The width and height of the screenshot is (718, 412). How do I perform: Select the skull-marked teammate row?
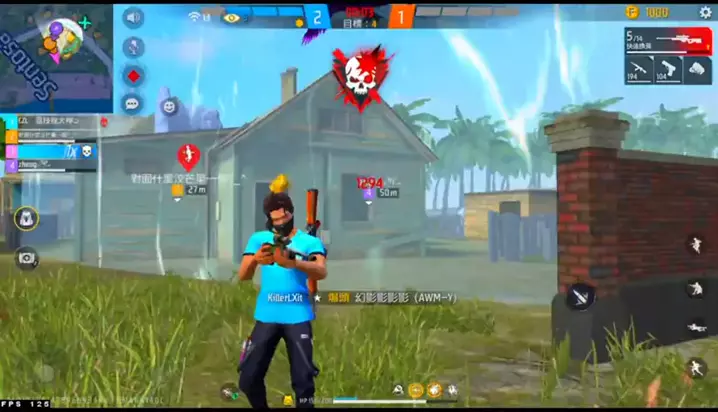pos(50,151)
